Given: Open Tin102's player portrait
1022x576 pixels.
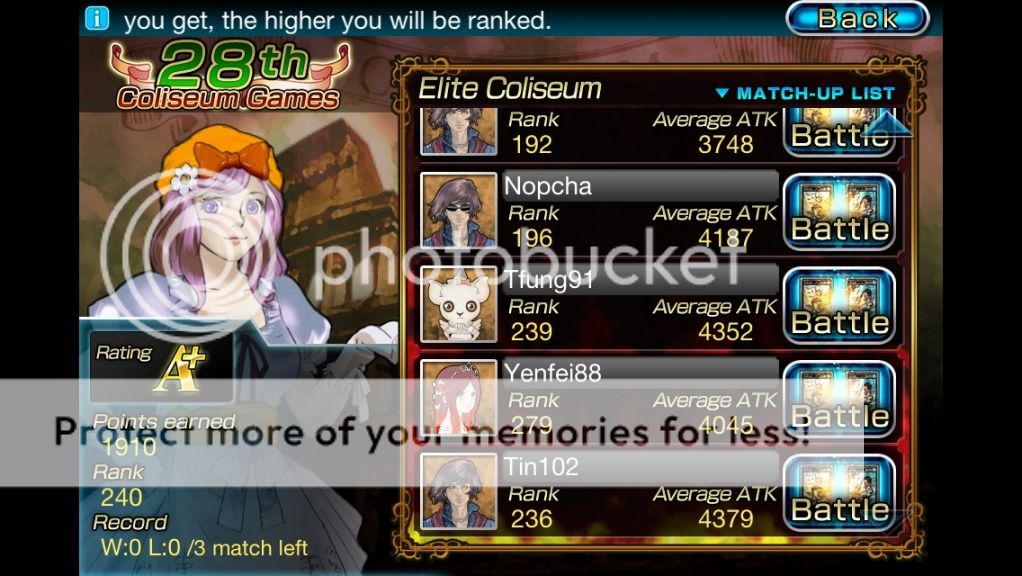Looking at the screenshot, I should tap(458, 491).
